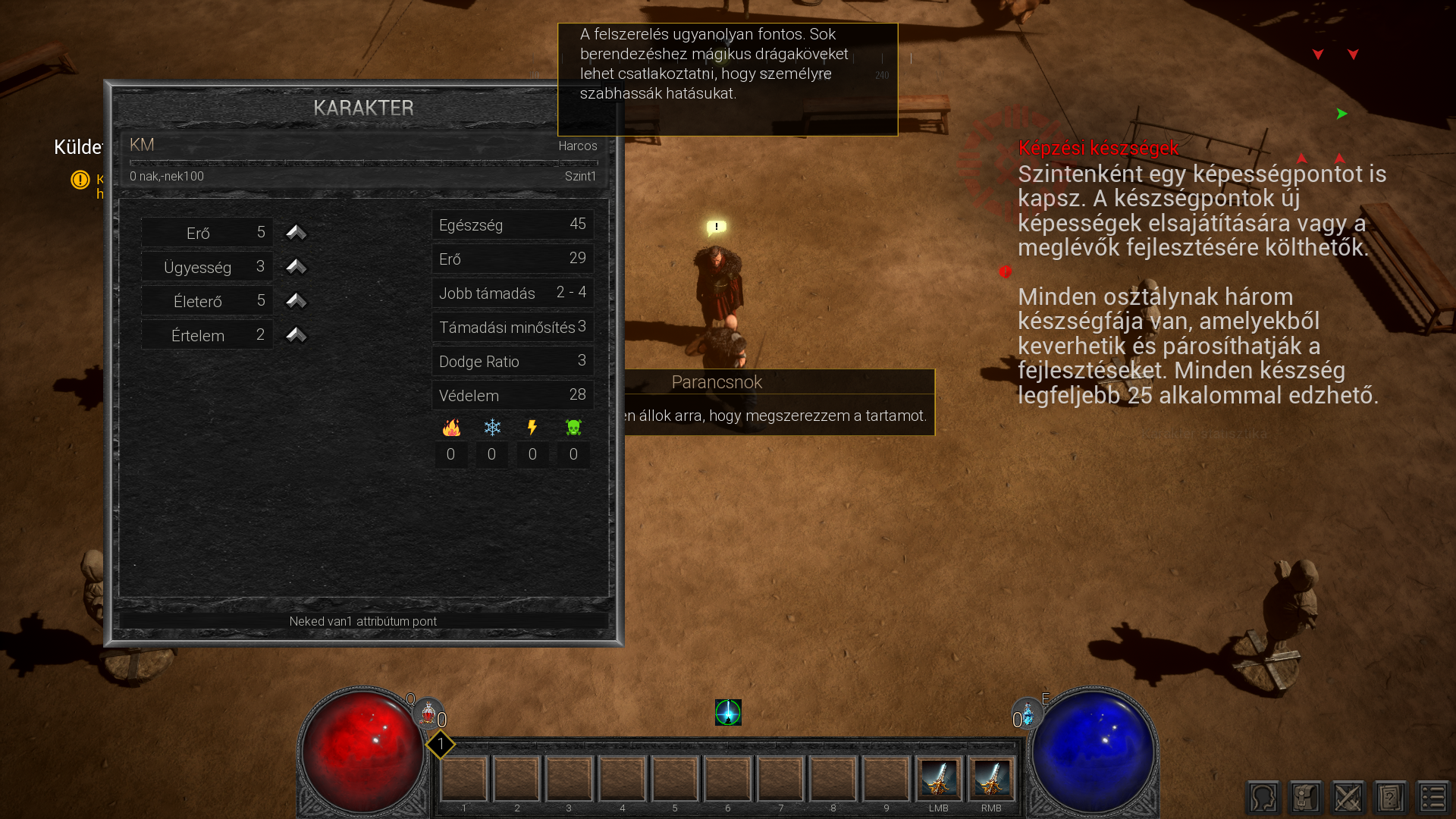The width and height of the screenshot is (1456, 819).
Task: Open the crossed-swords skills menu
Action: tap(1348, 798)
